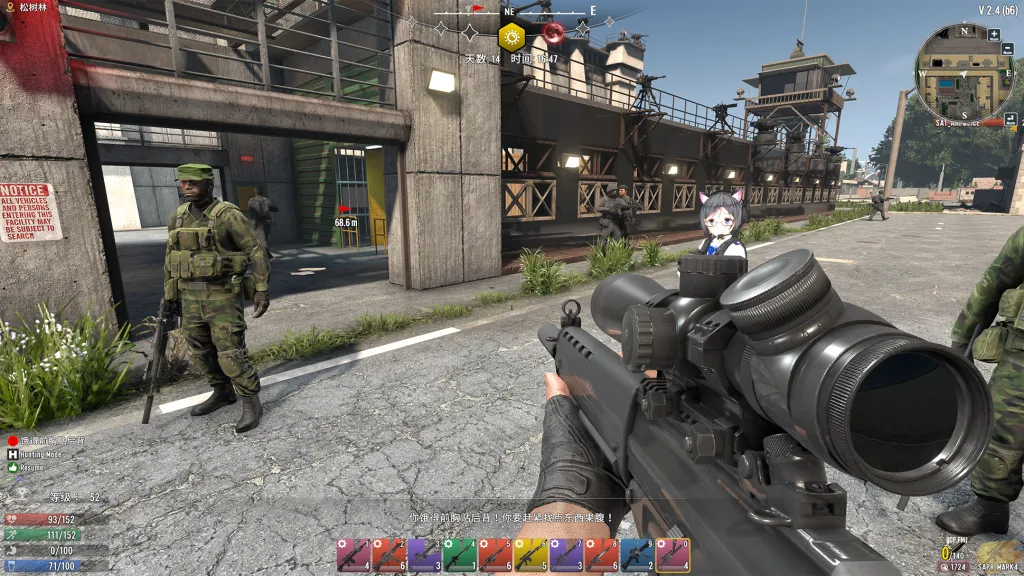This screenshot has width=1024, height=576.
Task: Pick the red rifle in hotbar slot 5
Action: click(x=495, y=555)
